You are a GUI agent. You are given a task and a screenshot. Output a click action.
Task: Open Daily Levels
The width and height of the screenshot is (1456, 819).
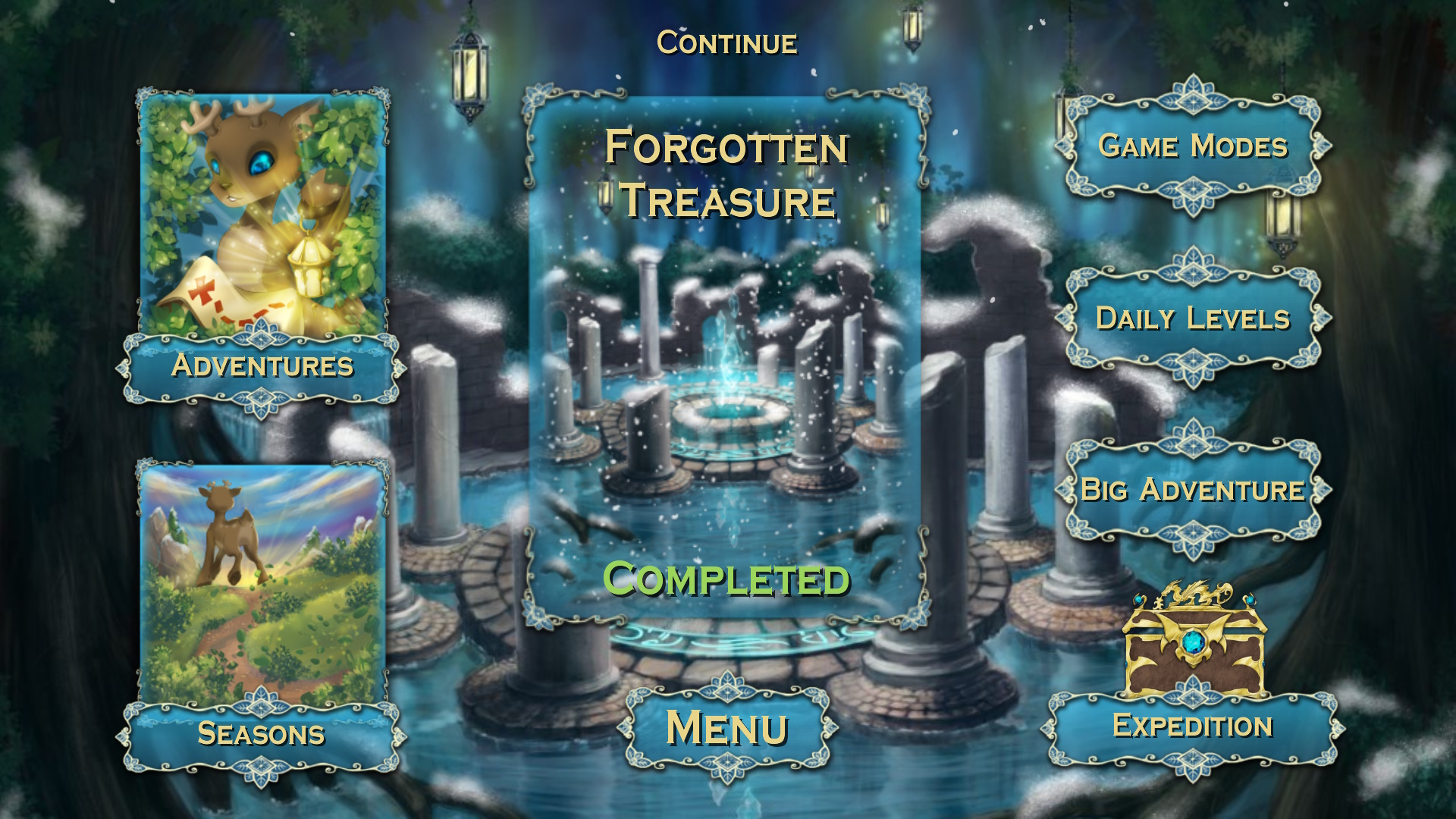[x=1193, y=318]
